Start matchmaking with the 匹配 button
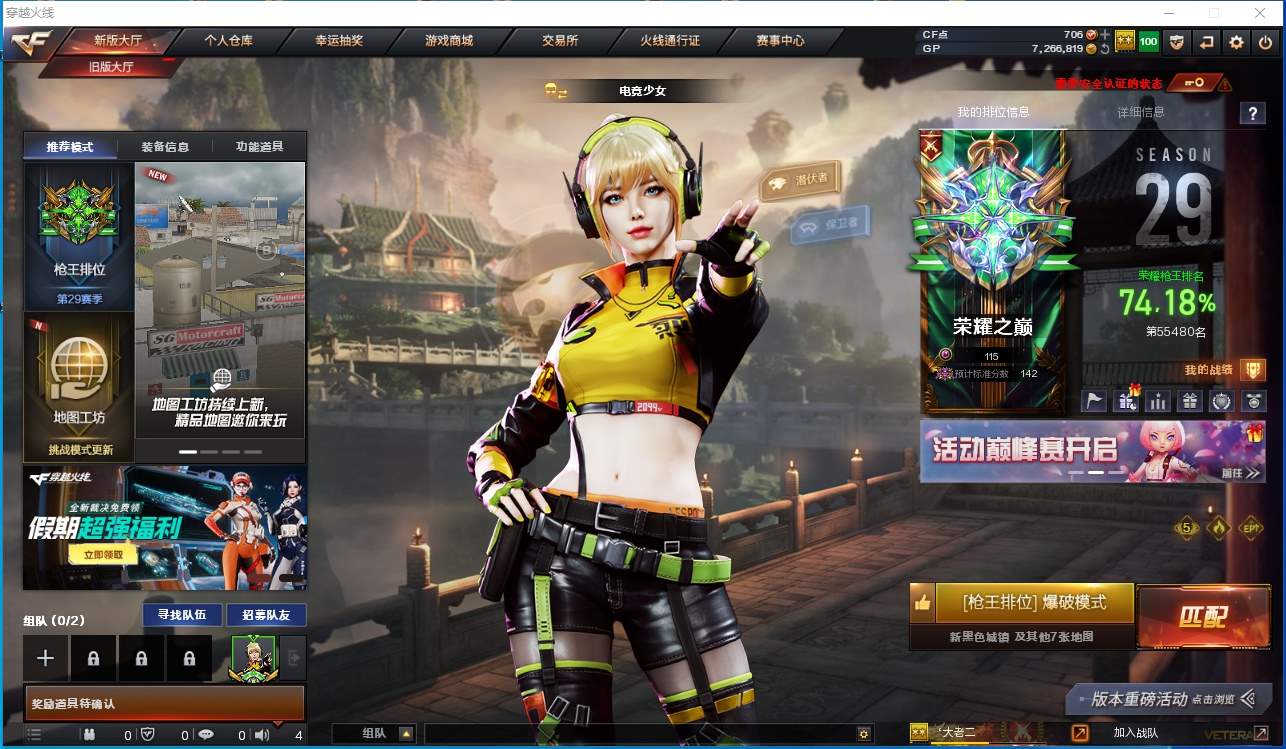1286x749 pixels. (1202, 616)
